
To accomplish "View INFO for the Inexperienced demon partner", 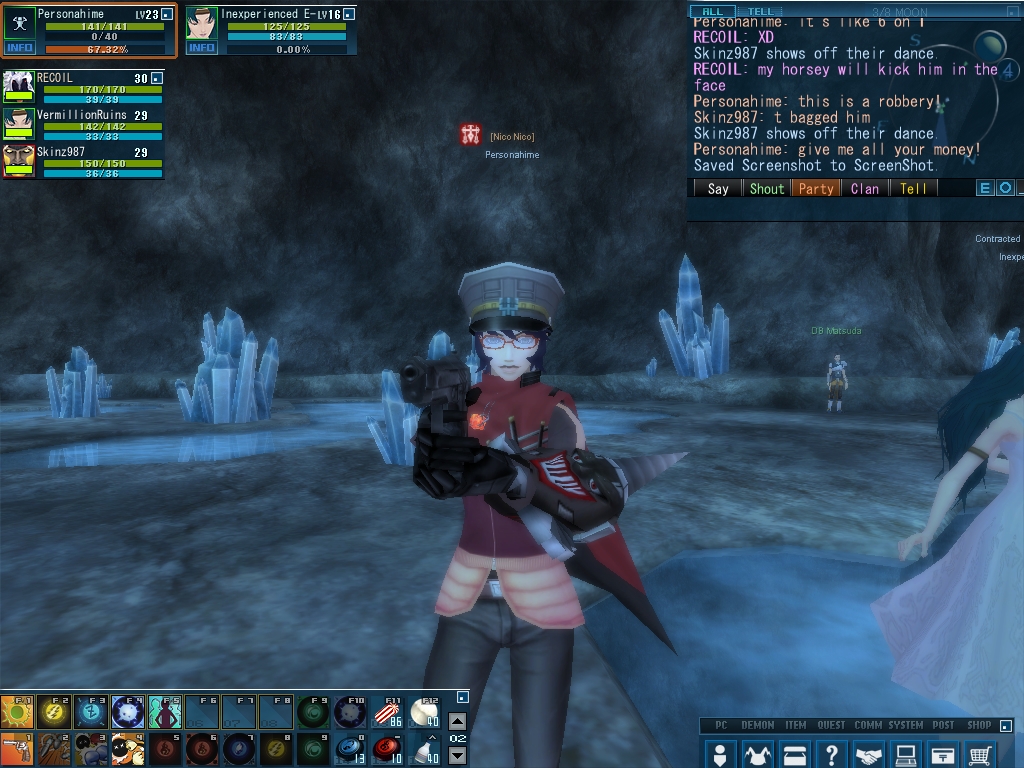I will coord(201,47).
